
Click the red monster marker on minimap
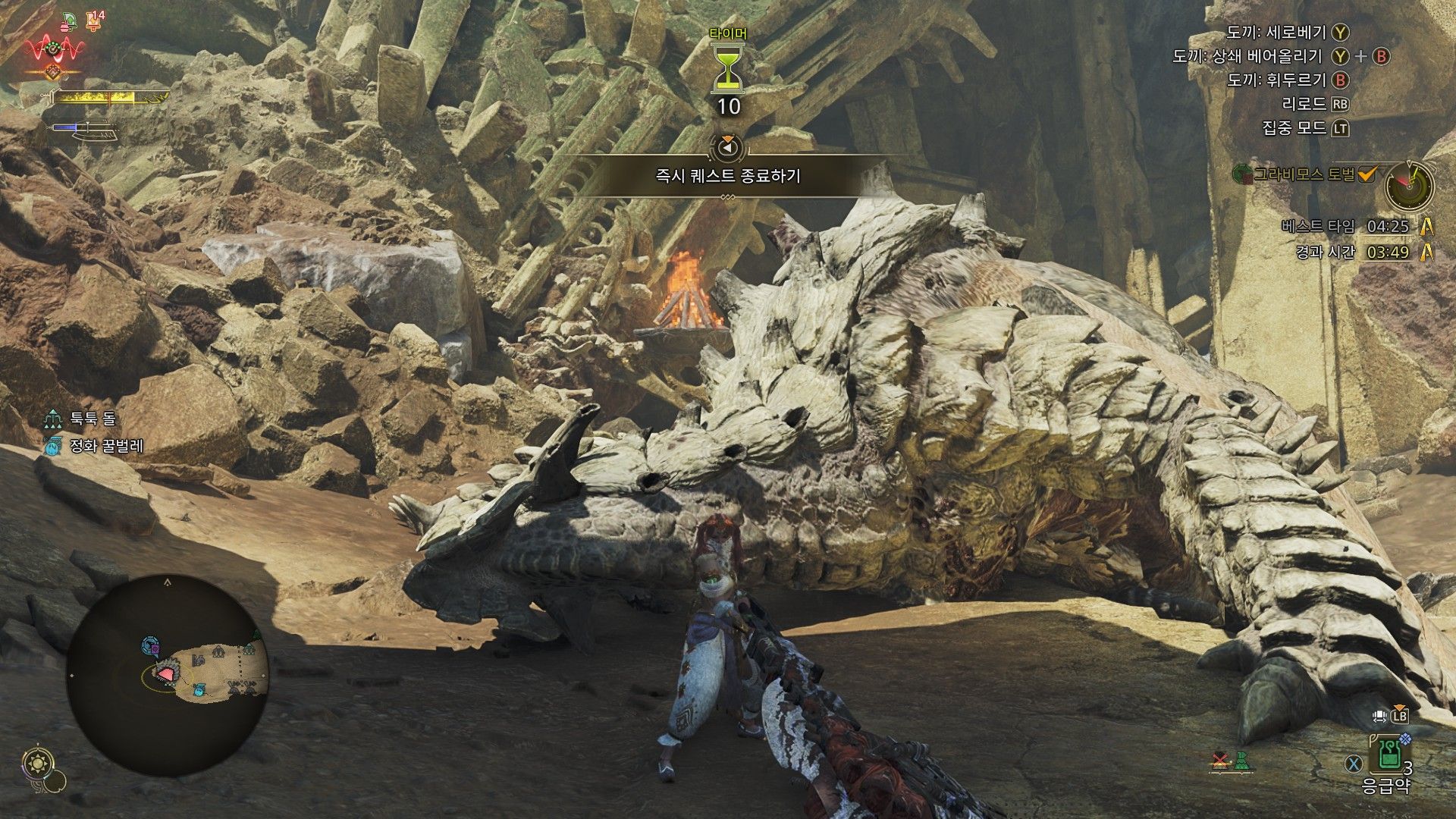pos(165,673)
